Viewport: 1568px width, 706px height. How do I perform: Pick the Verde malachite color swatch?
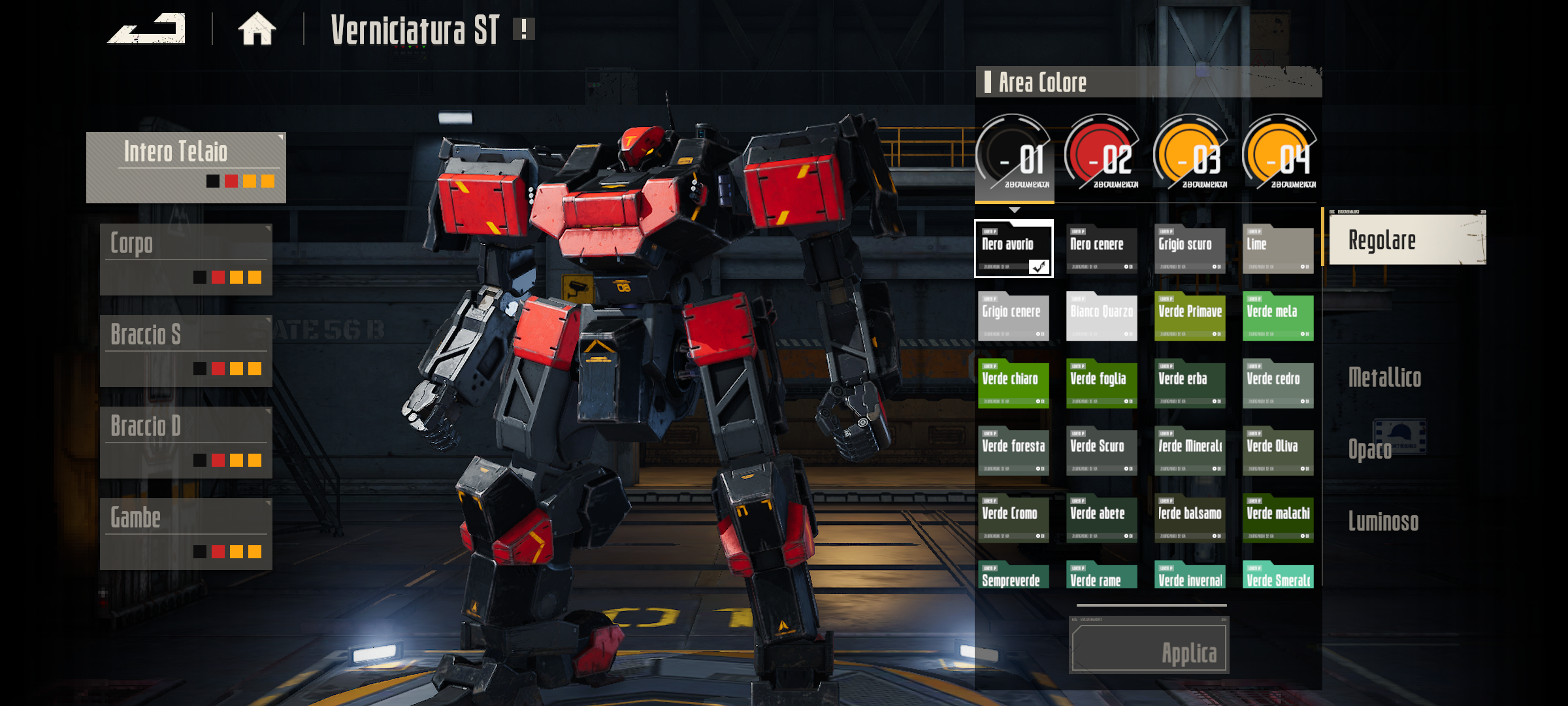point(1278,518)
